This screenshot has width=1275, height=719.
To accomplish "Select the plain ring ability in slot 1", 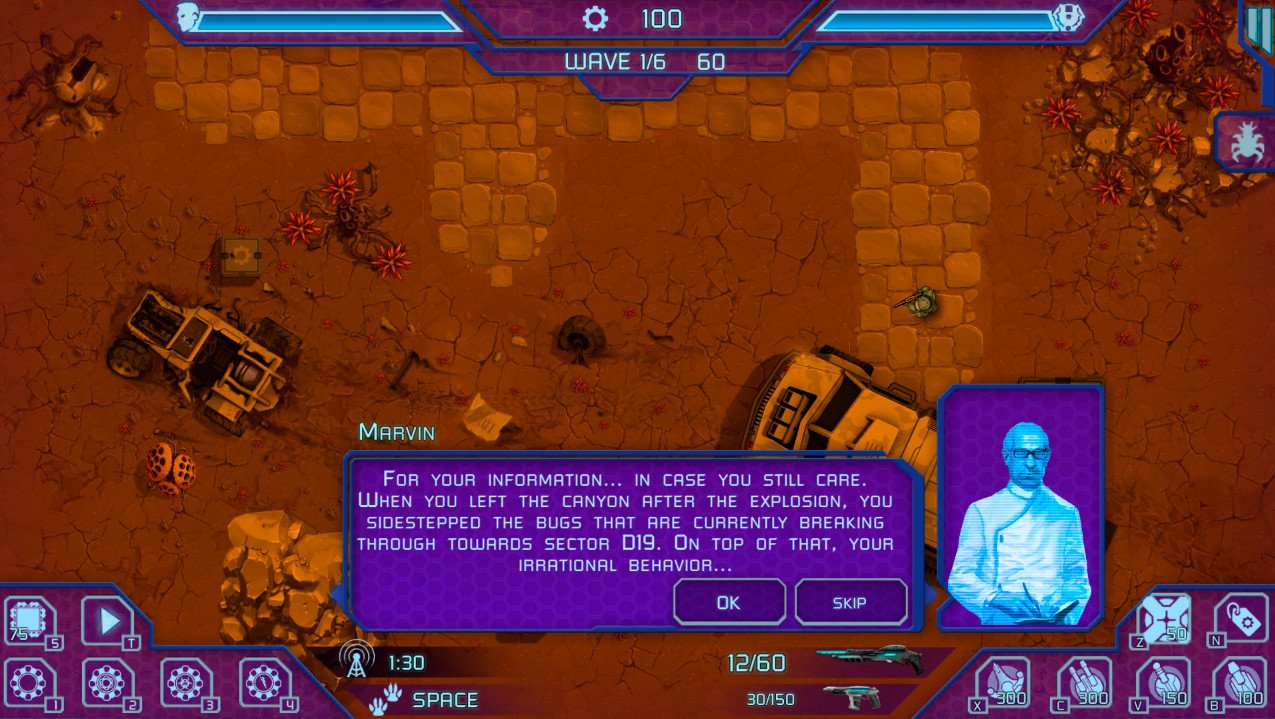I will tap(28, 683).
